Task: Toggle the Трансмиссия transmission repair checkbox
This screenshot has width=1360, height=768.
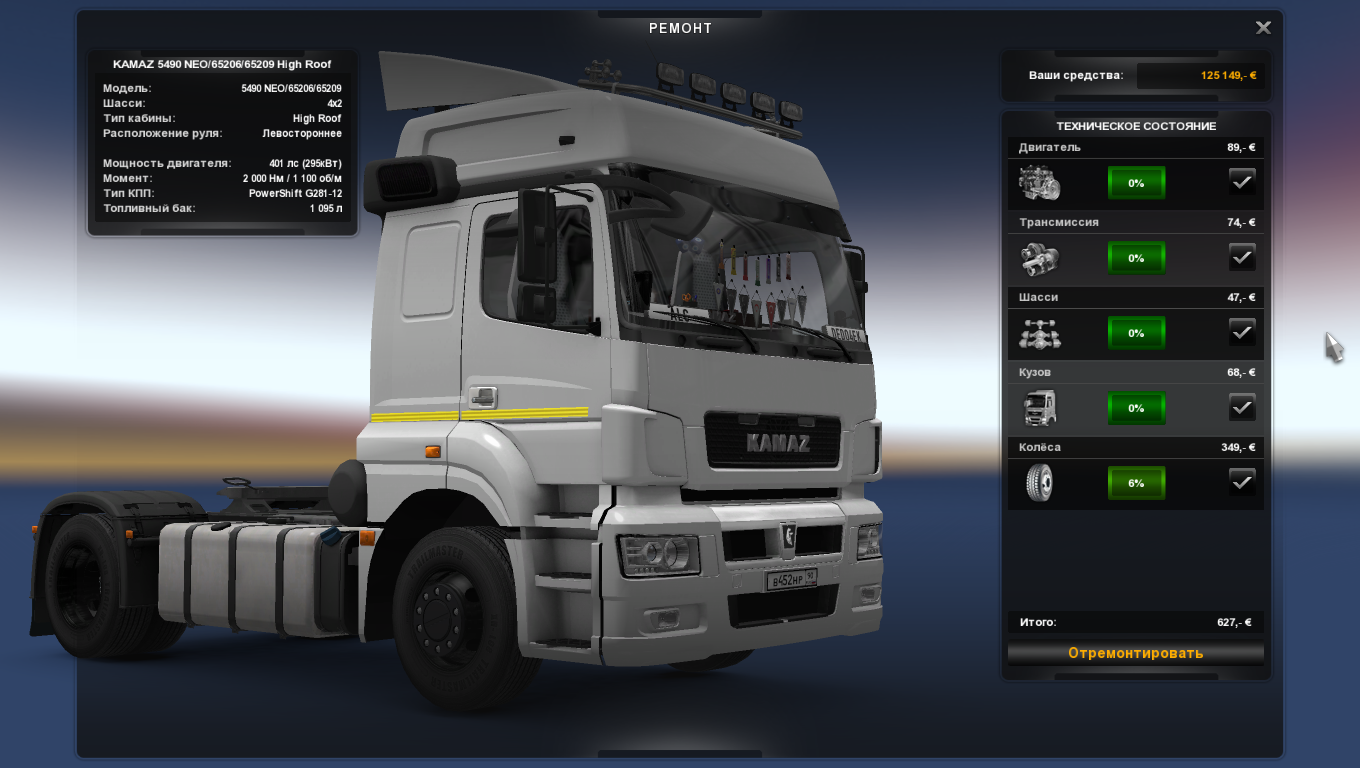Action: 1241,257
